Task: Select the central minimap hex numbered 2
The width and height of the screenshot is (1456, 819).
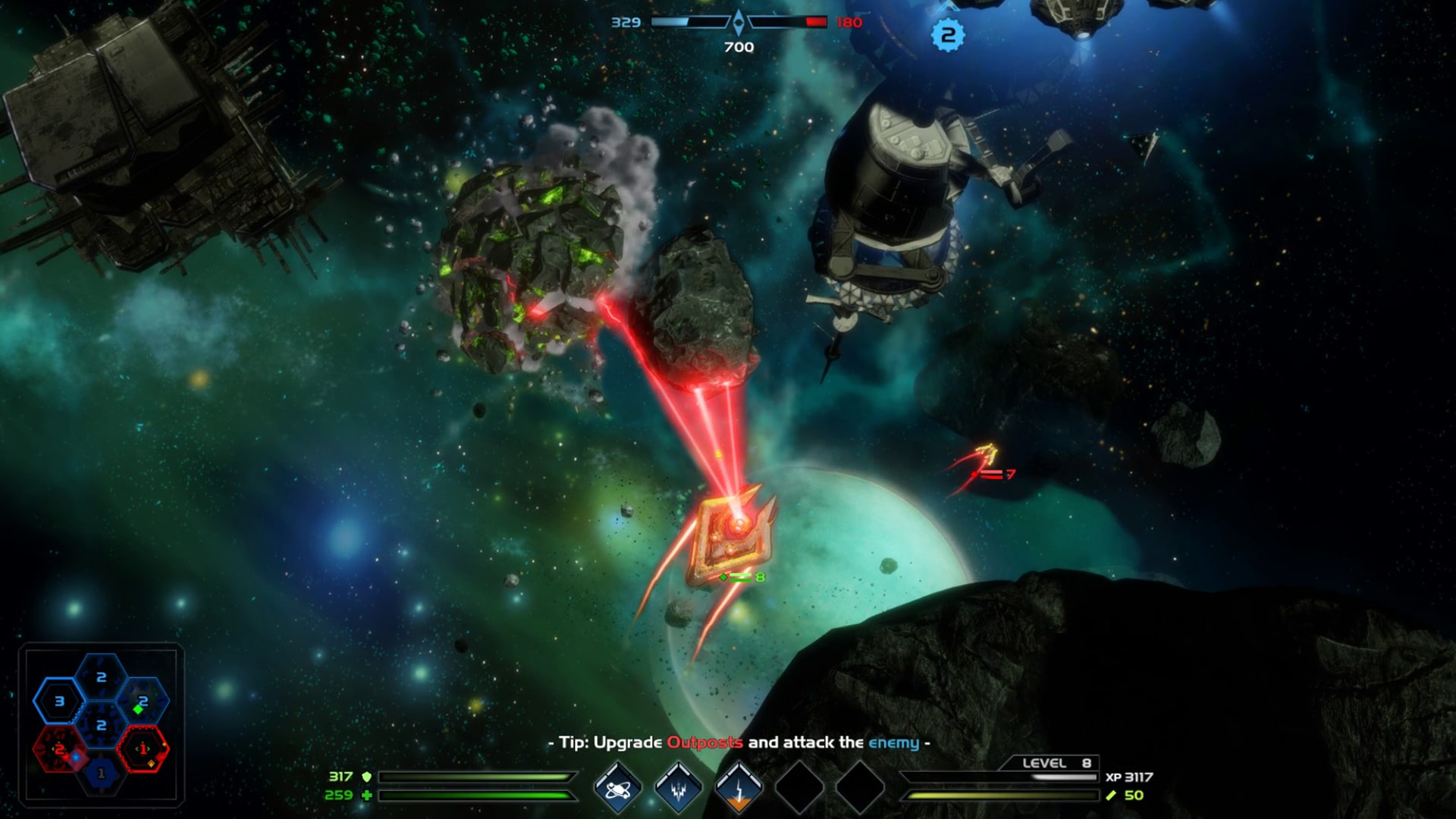Action: coord(102,724)
